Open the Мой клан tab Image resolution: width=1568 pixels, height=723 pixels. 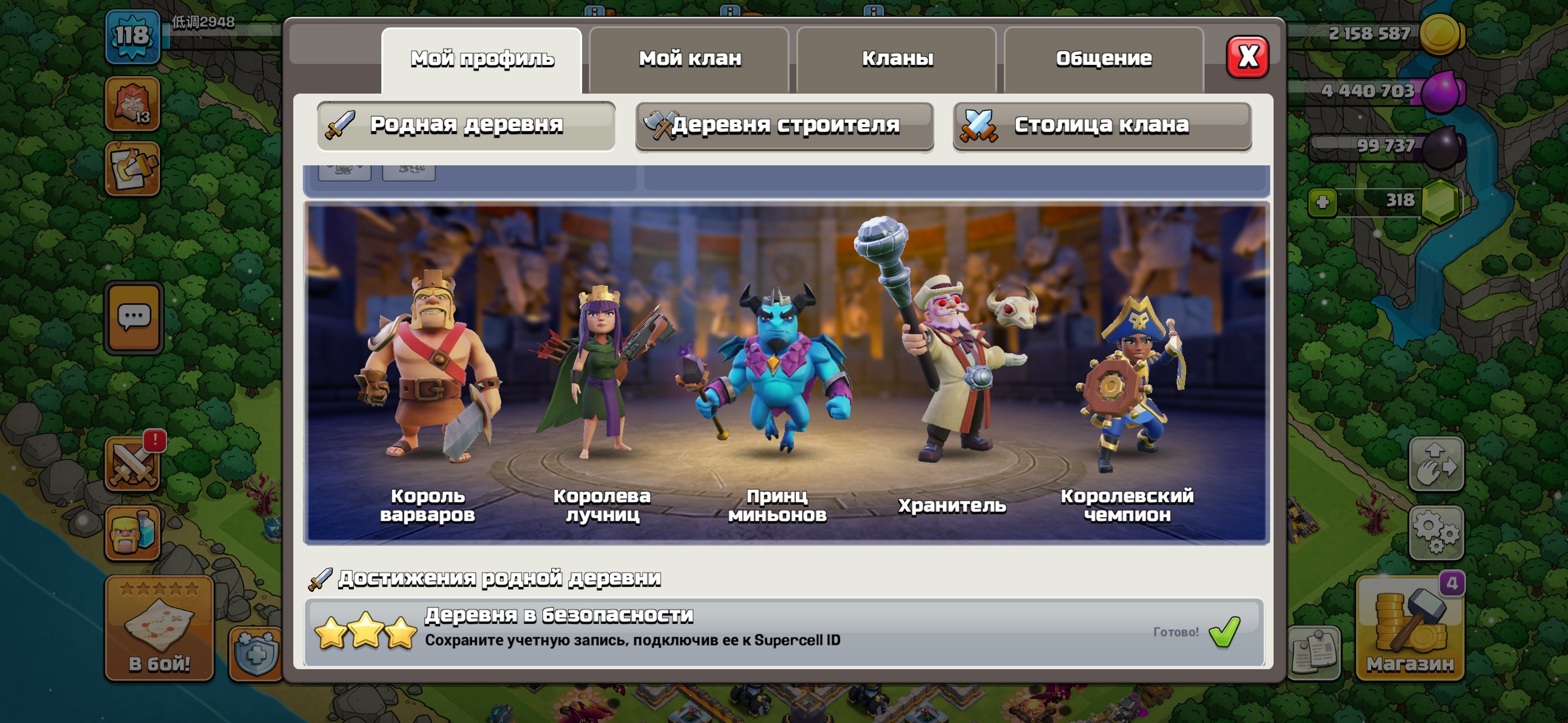point(689,59)
